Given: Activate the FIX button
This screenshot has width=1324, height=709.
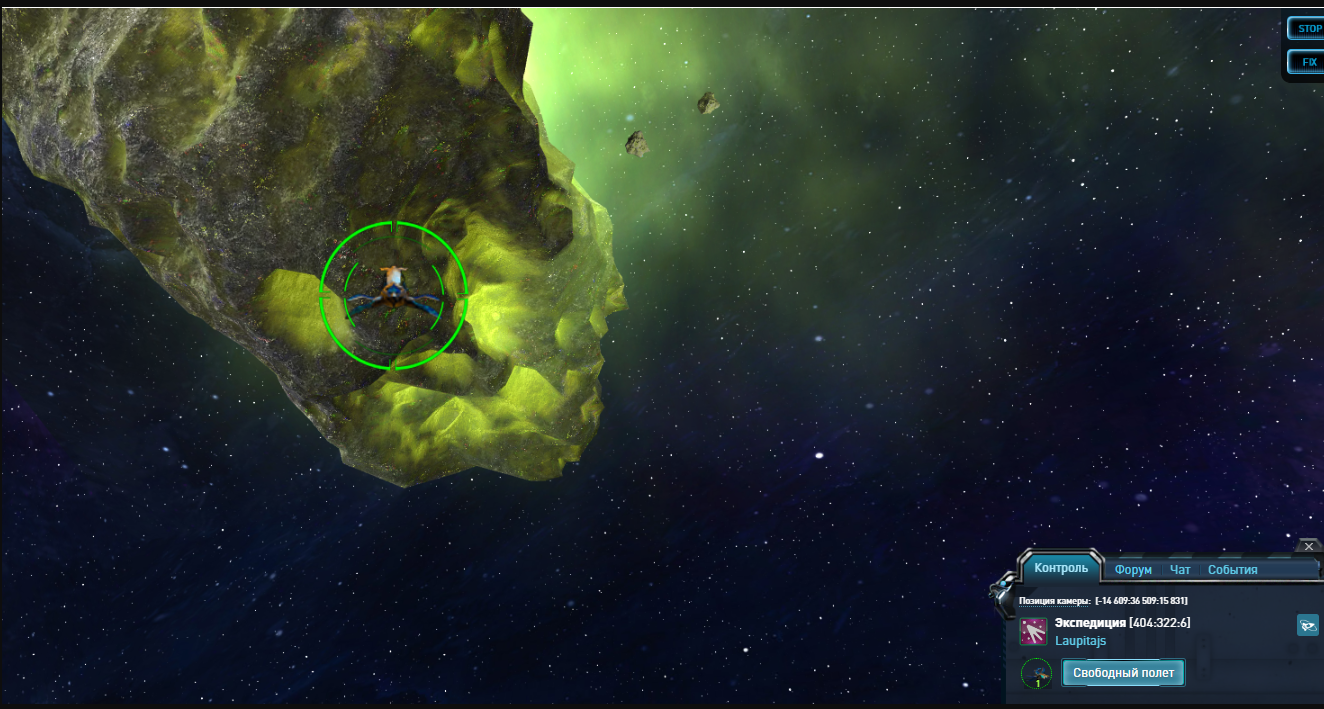Looking at the screenshot, I should [x=1307, y=62].
